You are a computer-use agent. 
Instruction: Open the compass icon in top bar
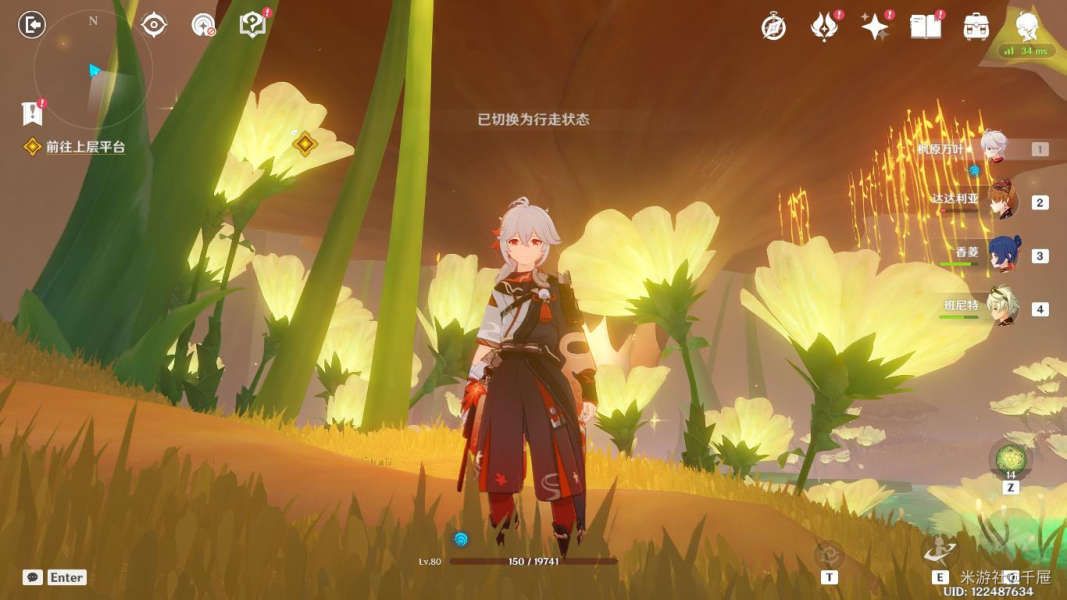(773, 27)
